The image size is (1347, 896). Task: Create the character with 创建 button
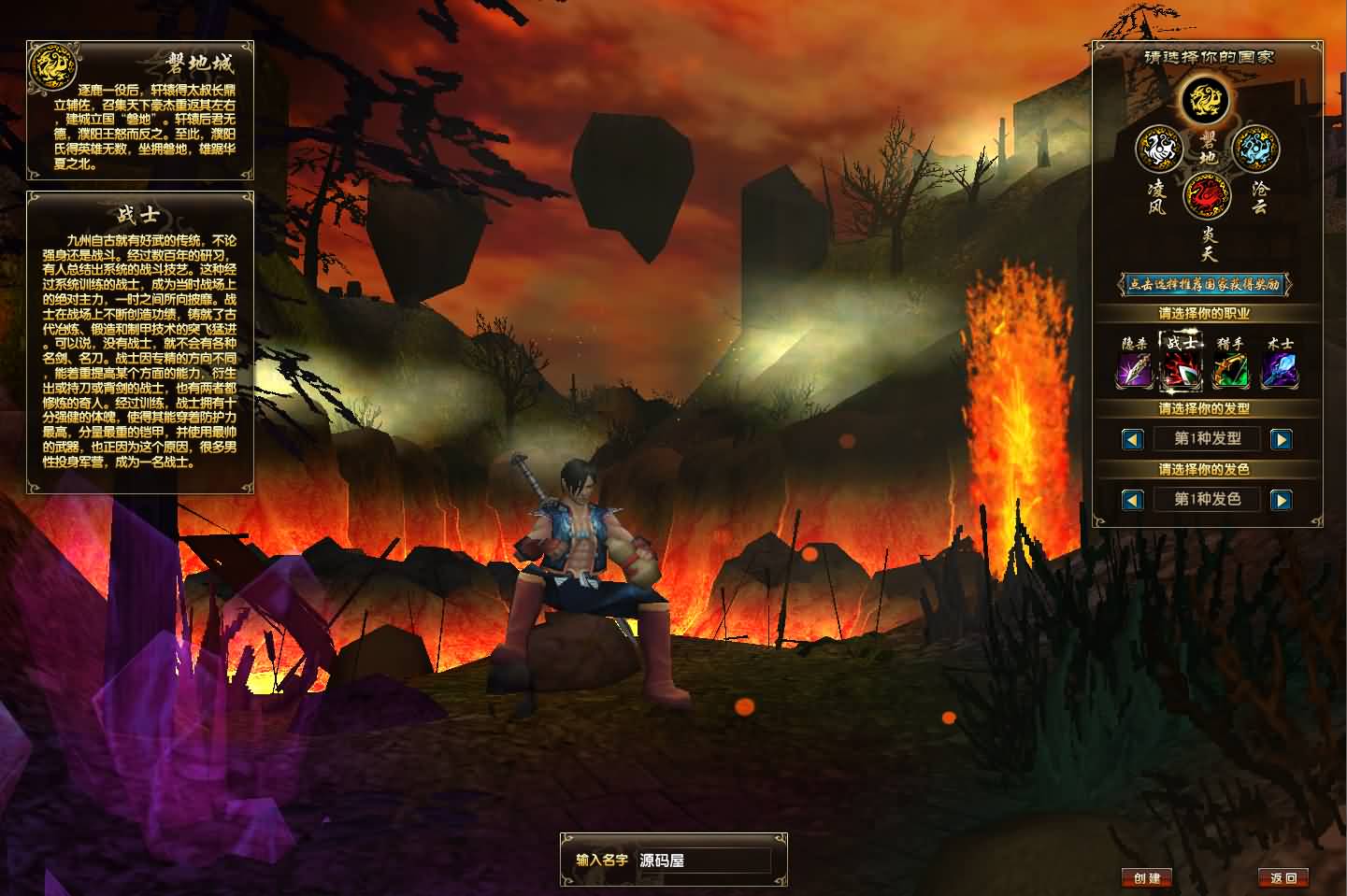tap(1147, 877)
